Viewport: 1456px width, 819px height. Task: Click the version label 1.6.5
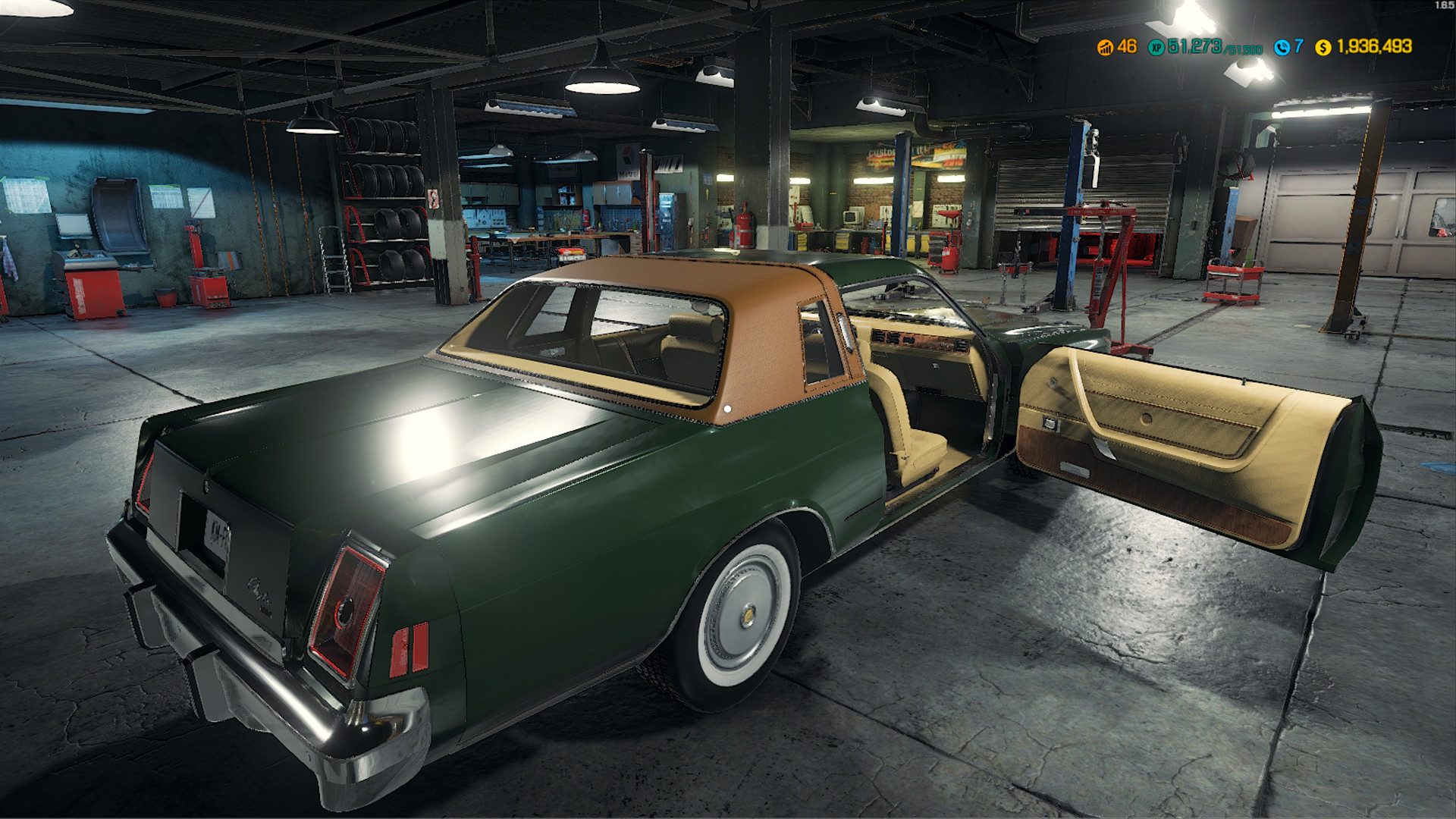point(1443,7)
